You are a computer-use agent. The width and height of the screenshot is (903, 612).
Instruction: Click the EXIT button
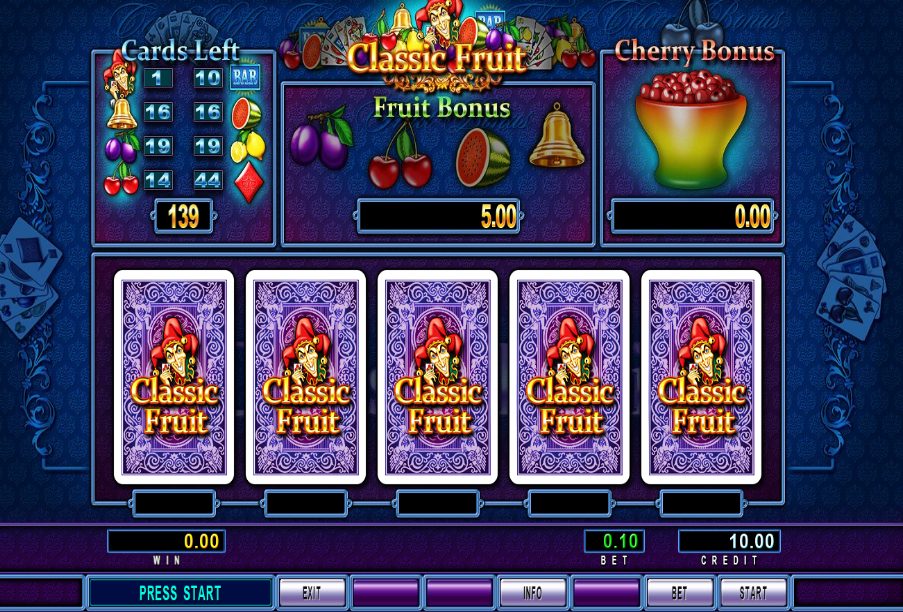pyautogui.click(x=311, y=592)
